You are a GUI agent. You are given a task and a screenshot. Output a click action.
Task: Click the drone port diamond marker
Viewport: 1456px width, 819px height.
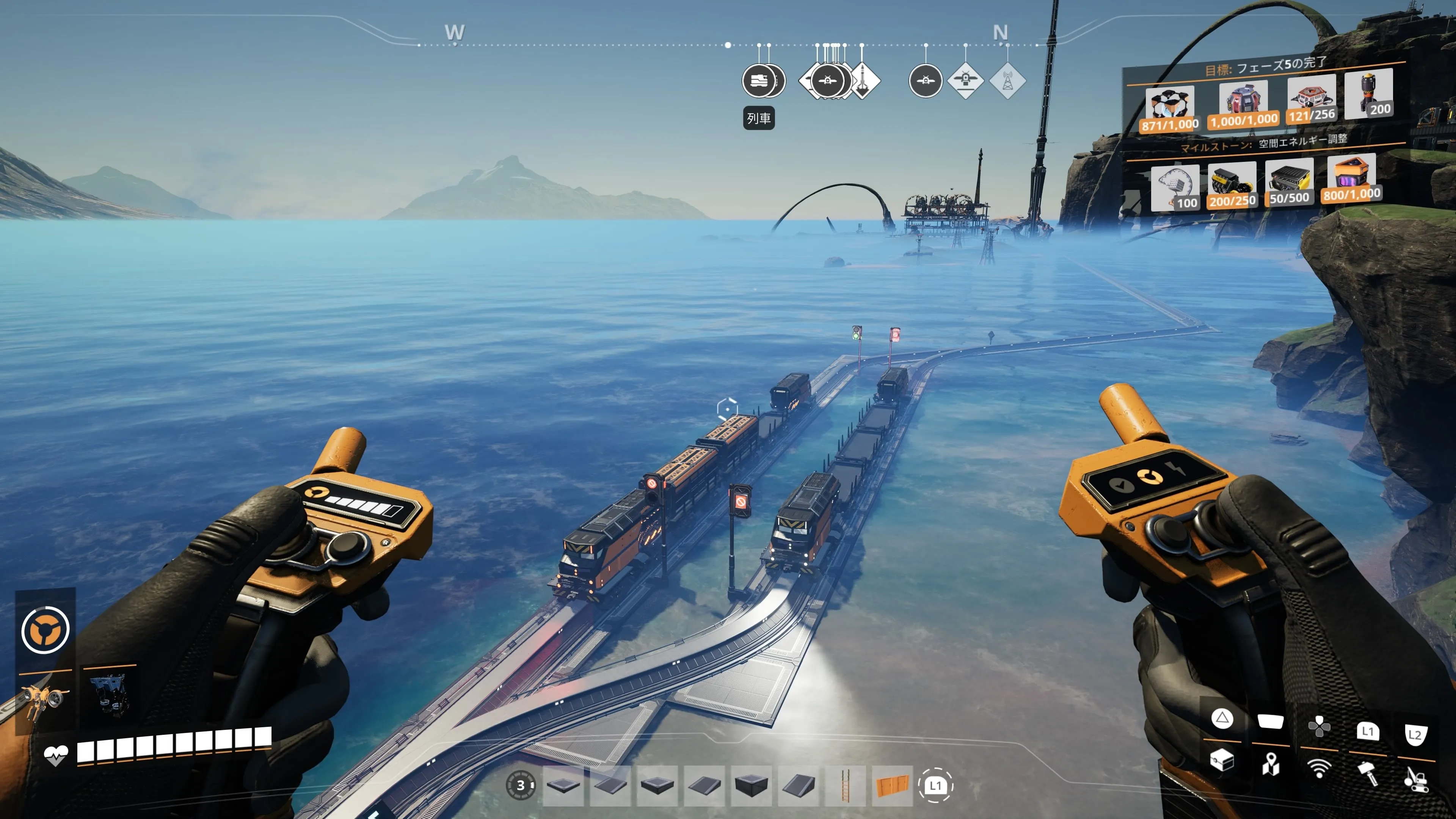(x=965, y=81)
